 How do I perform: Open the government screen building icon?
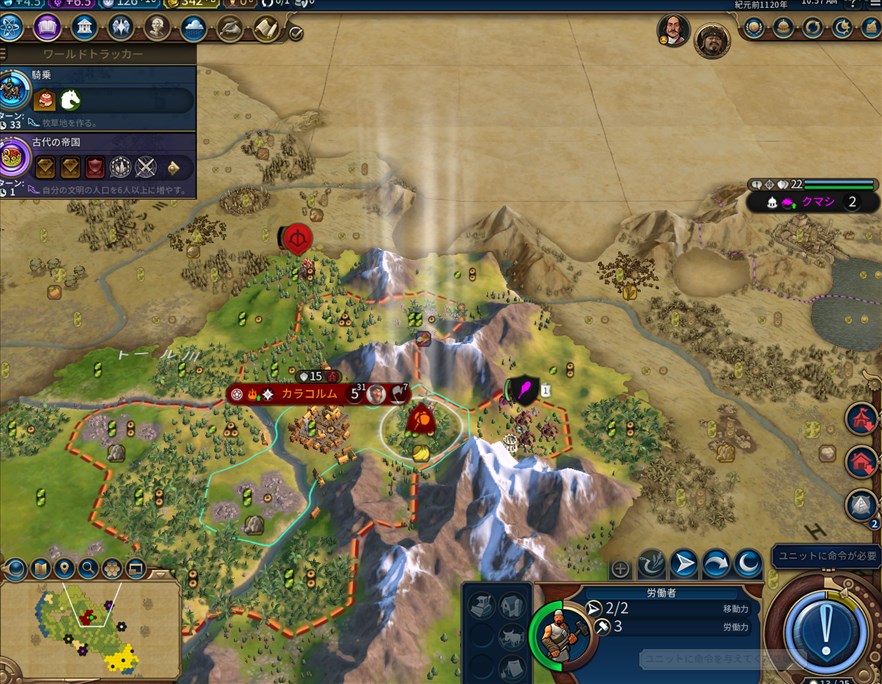tap(84, 26)
